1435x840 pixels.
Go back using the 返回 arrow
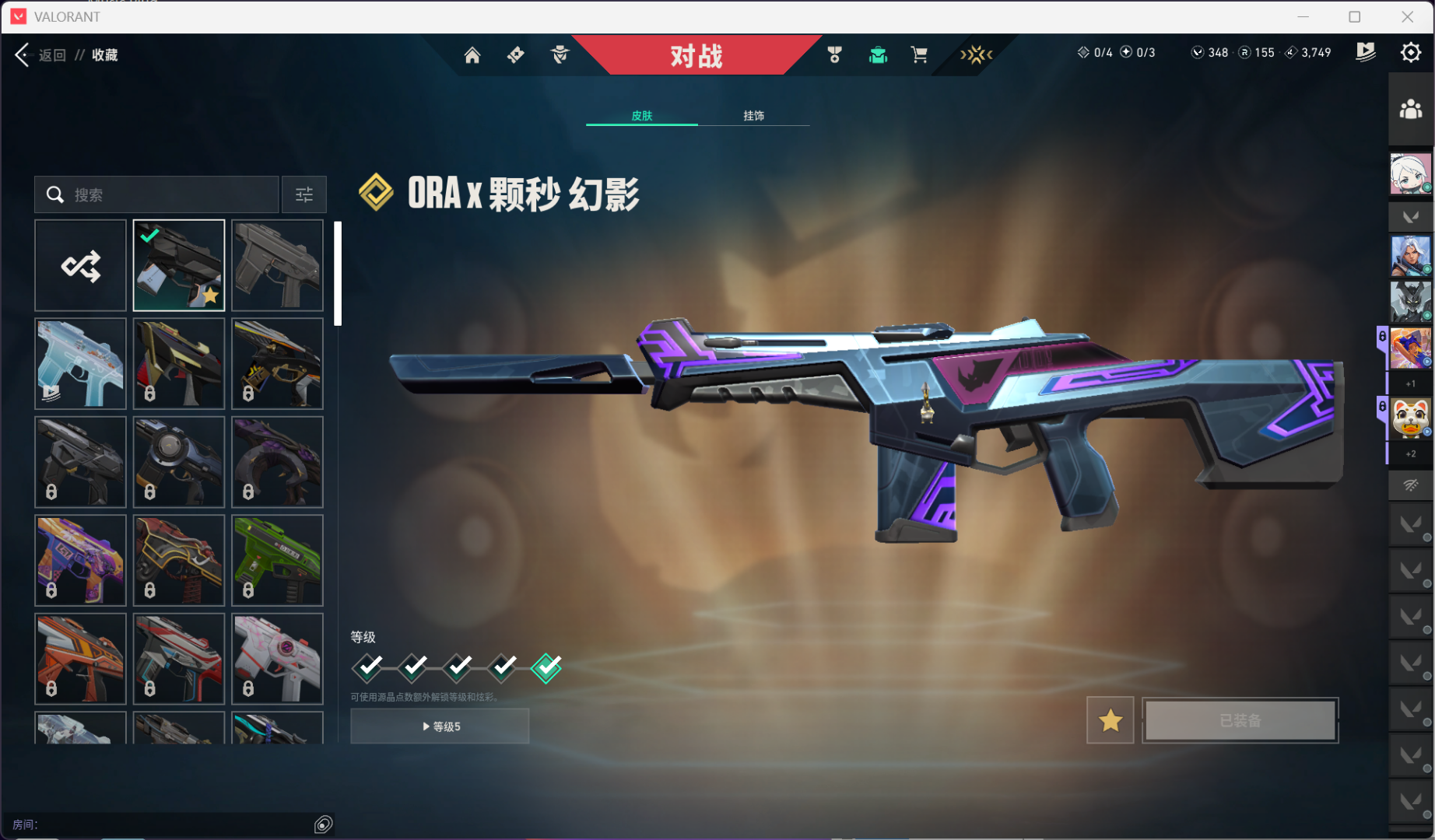coord(23,54)
